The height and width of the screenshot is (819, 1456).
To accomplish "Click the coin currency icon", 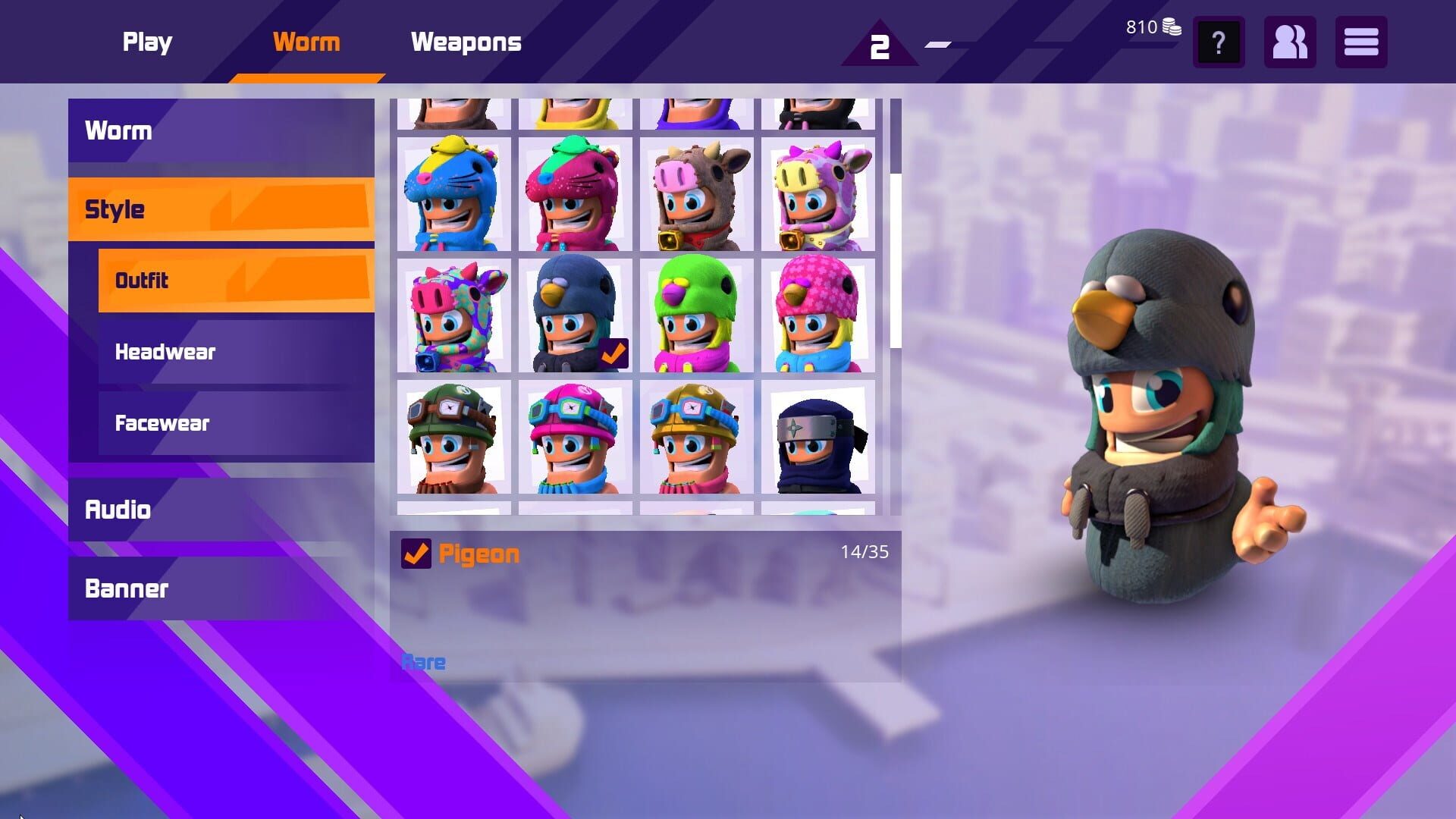I will tap(1171, 26).
